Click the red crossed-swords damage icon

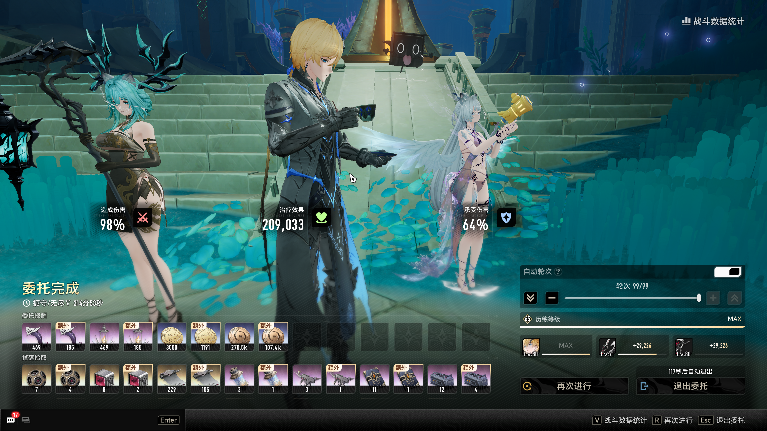(x=142, y=220)
